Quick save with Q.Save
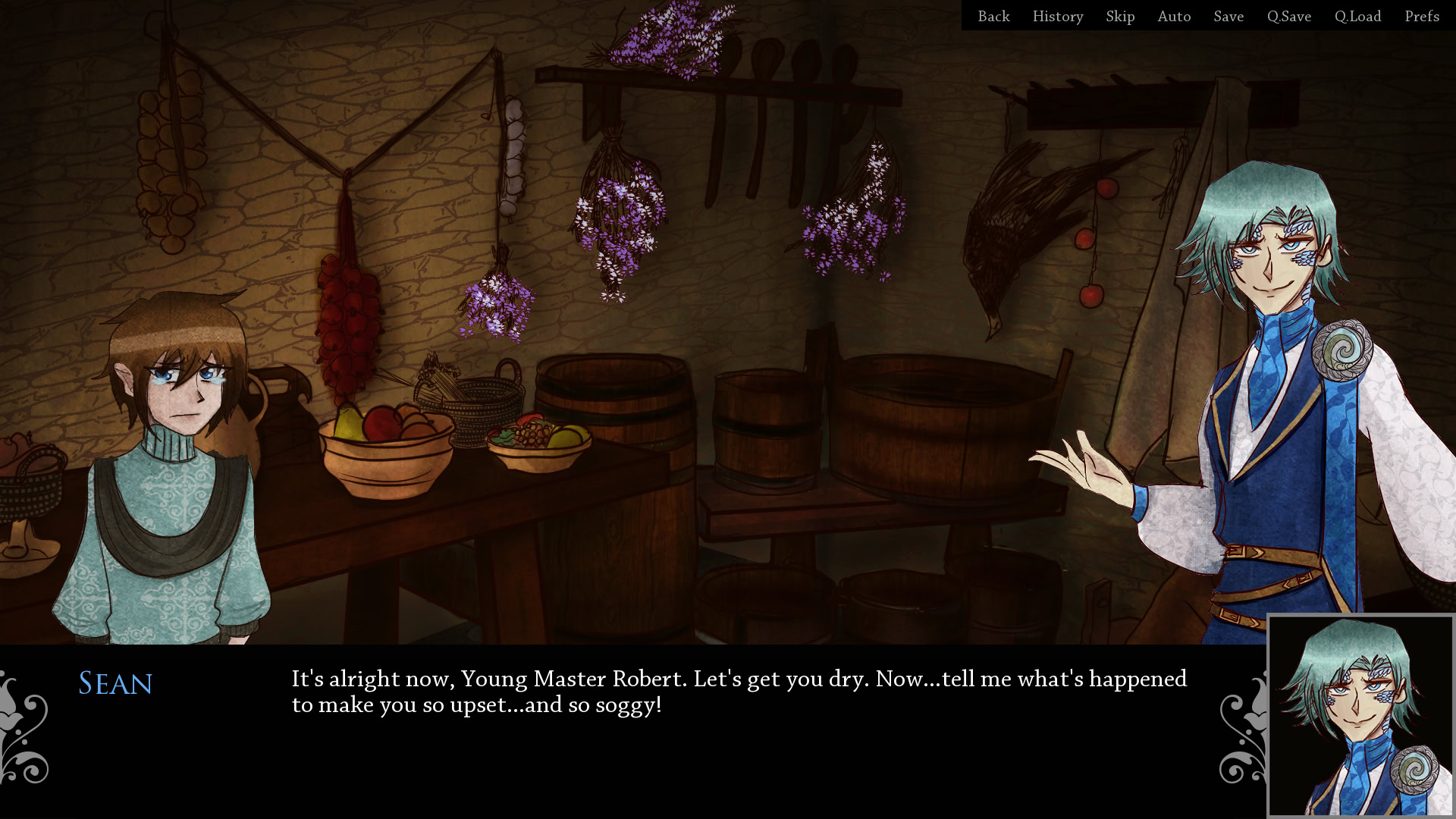 pos(1288,16)
